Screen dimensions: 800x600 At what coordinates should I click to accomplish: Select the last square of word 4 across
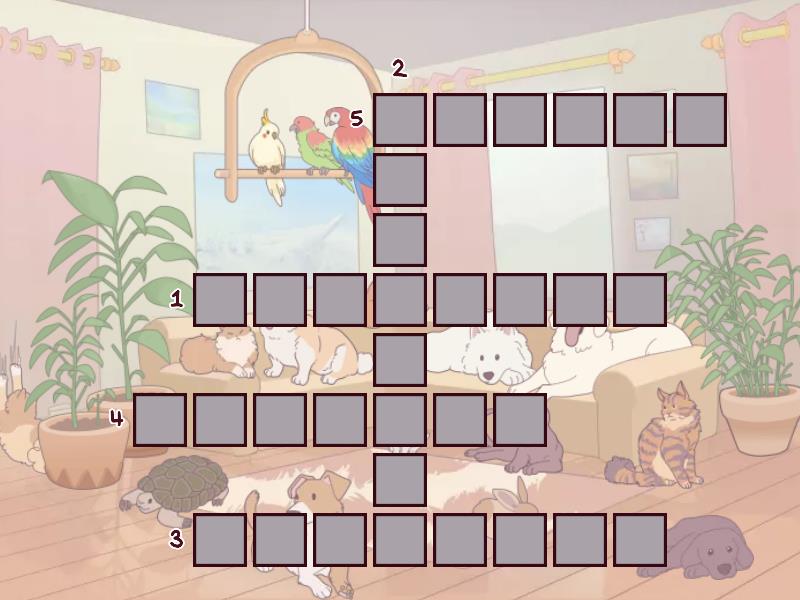tap(520, 420)
